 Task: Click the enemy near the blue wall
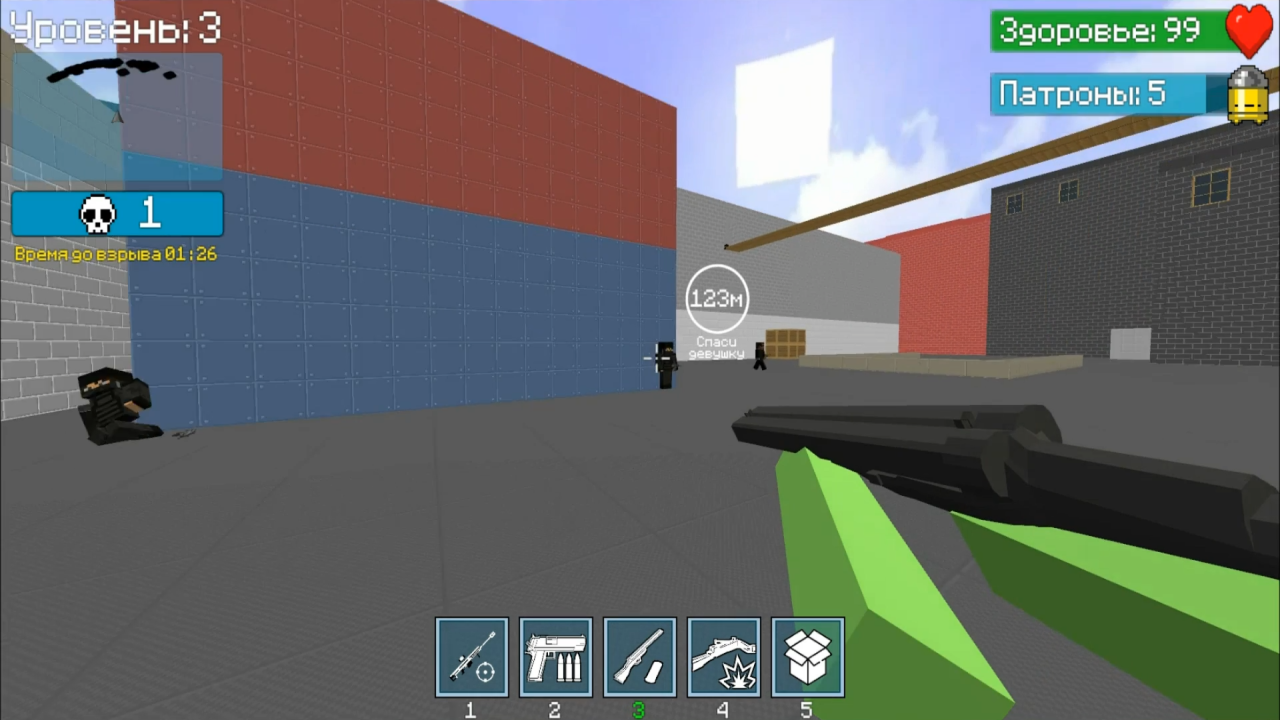[x=664, y=365]
